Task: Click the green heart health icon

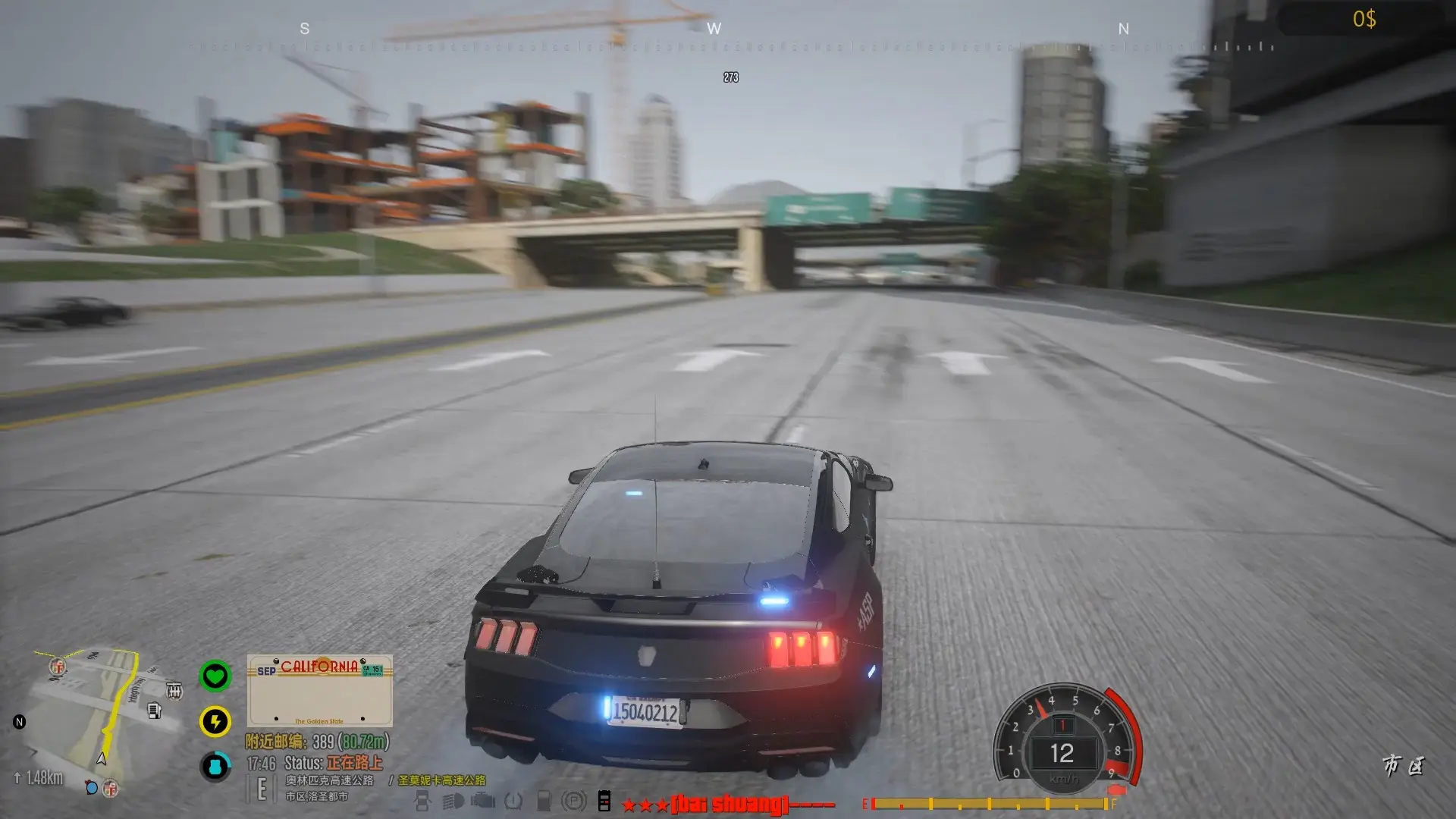Action: [215, 676]
